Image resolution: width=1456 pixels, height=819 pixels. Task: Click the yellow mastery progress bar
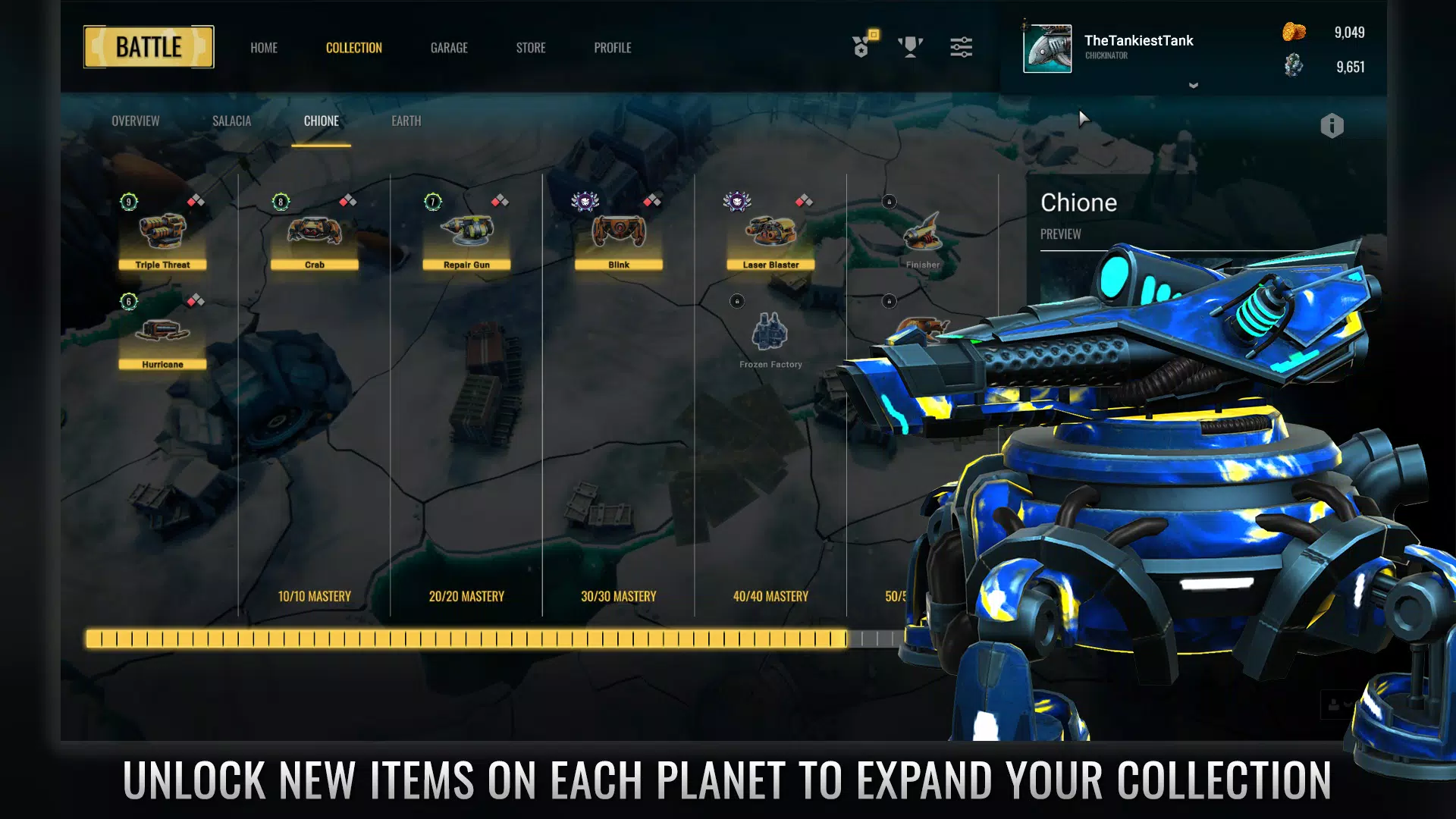[x=470, y=639]
